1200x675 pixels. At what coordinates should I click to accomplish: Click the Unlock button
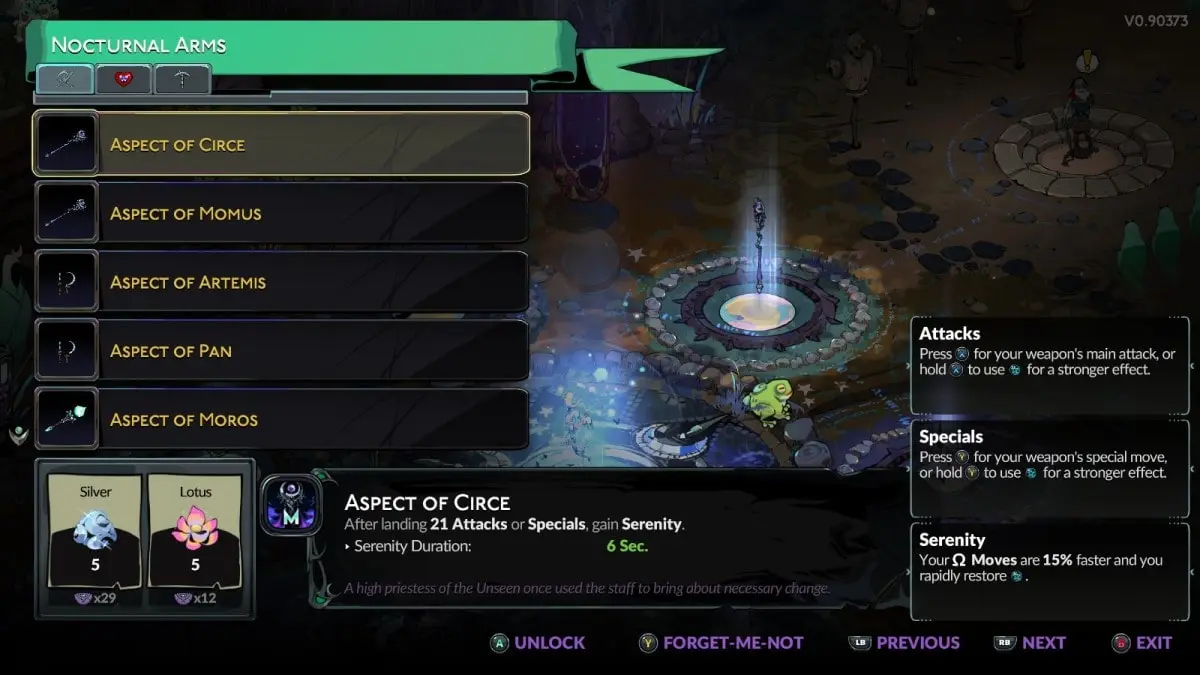click(538, 643)
